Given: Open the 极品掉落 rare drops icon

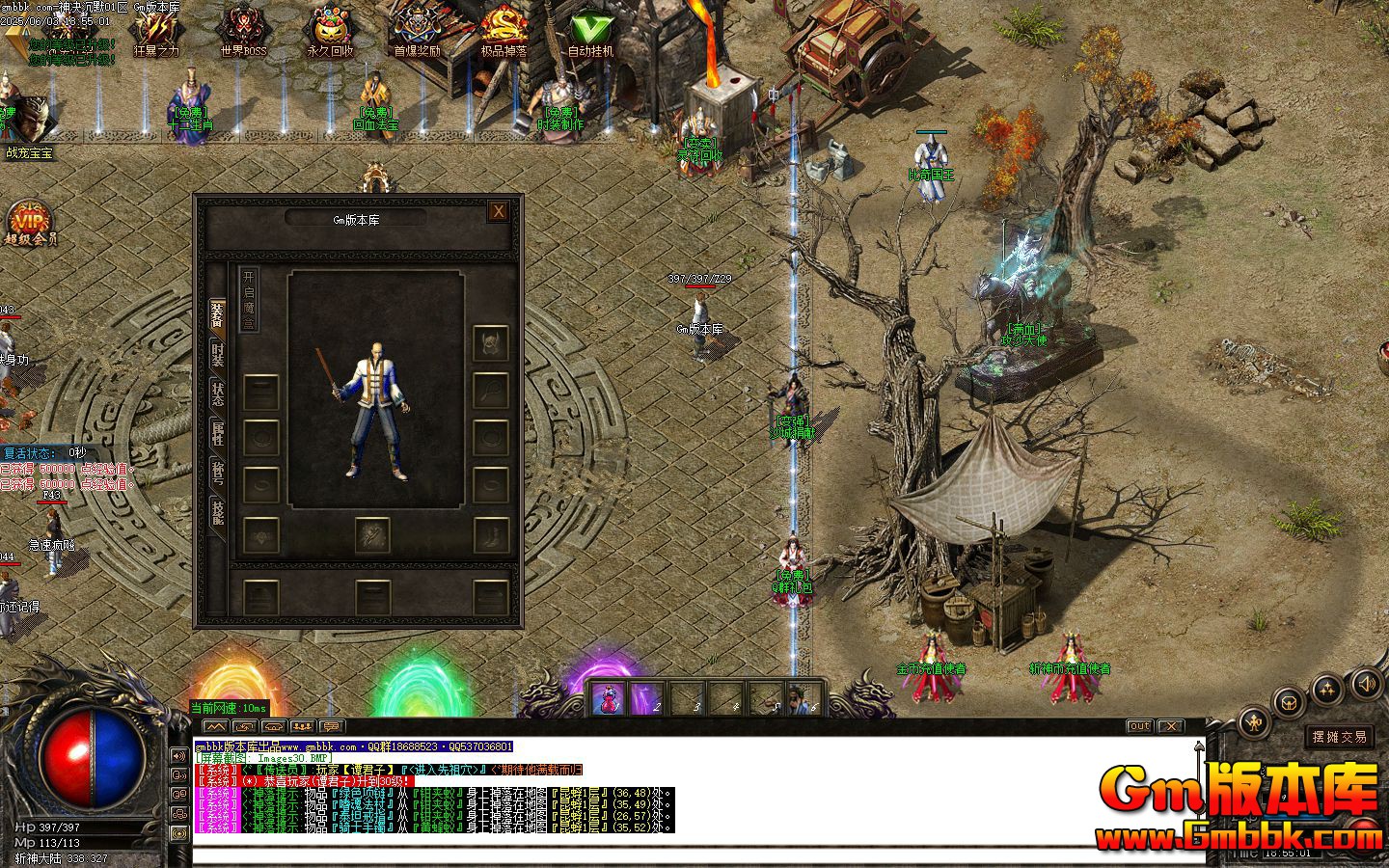Looking at the screenshot, I should click(504, 32).
